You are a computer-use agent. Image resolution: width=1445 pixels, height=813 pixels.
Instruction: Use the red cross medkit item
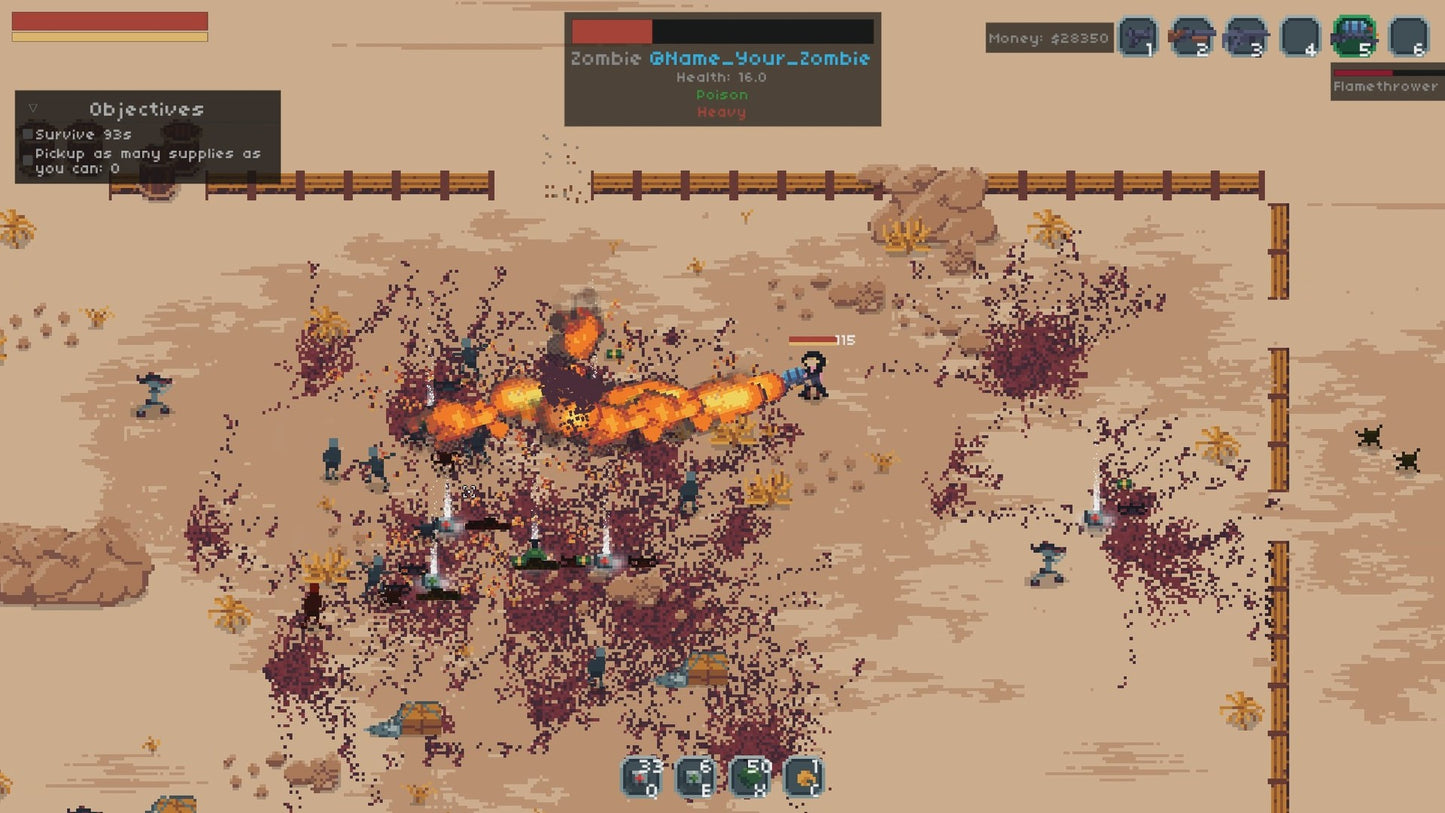click(x=641, y=777)
